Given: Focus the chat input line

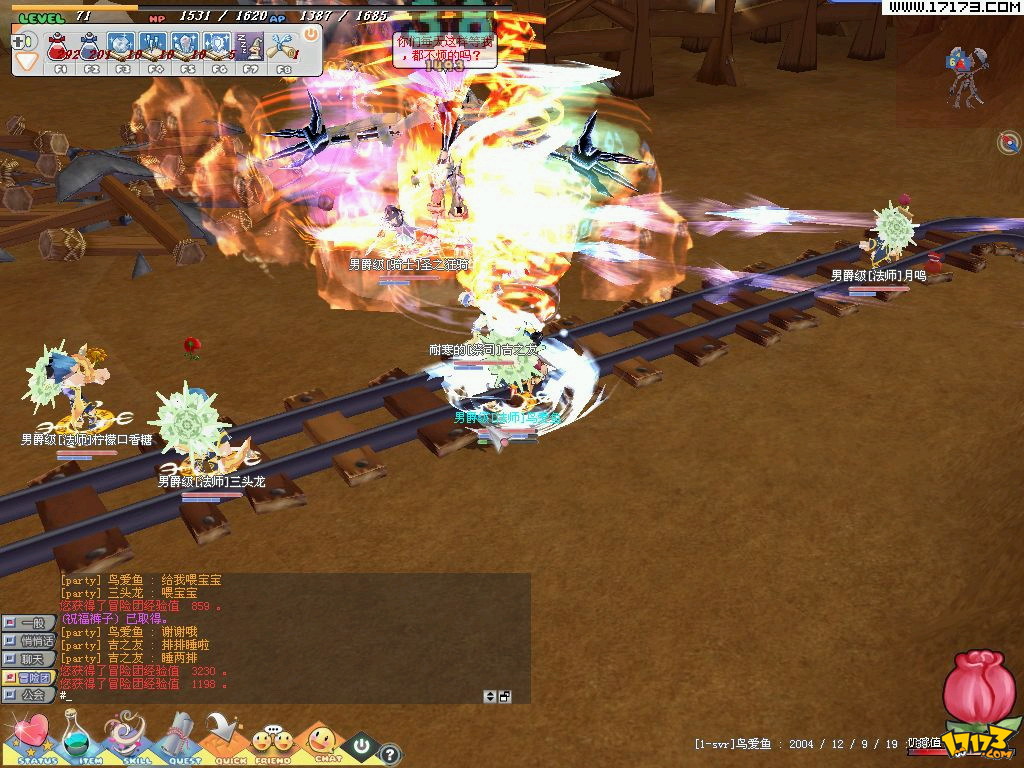Looking at the screenshot, I should click(270, 695).
